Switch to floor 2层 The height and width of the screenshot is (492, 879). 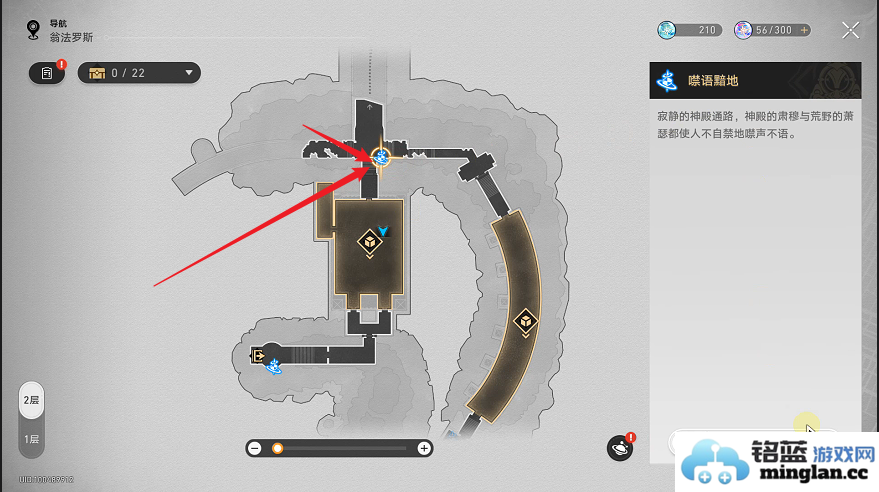pos(32,400)
